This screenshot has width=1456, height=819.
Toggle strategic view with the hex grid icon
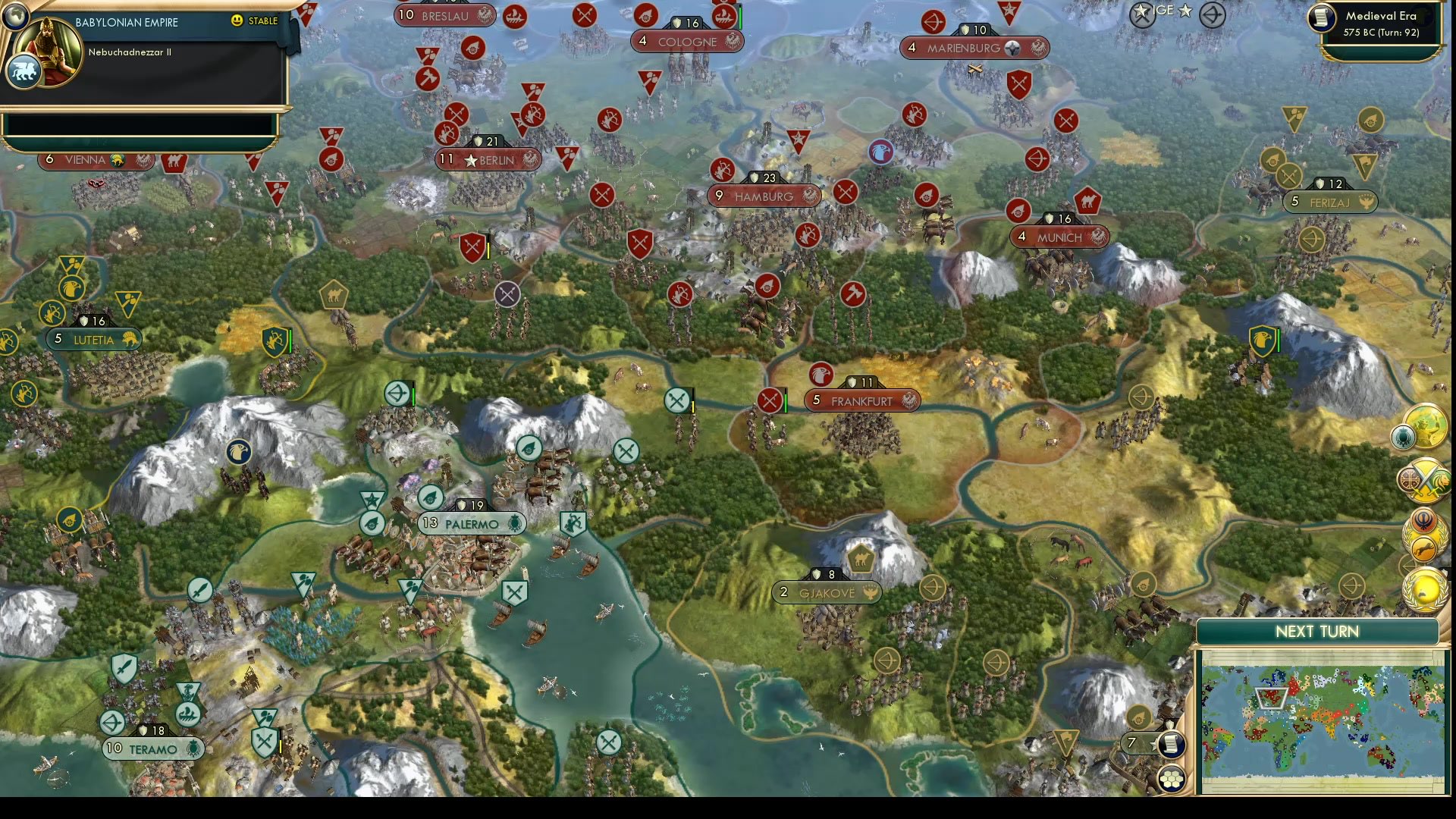pyautogui.click(x=1172, y=777)
